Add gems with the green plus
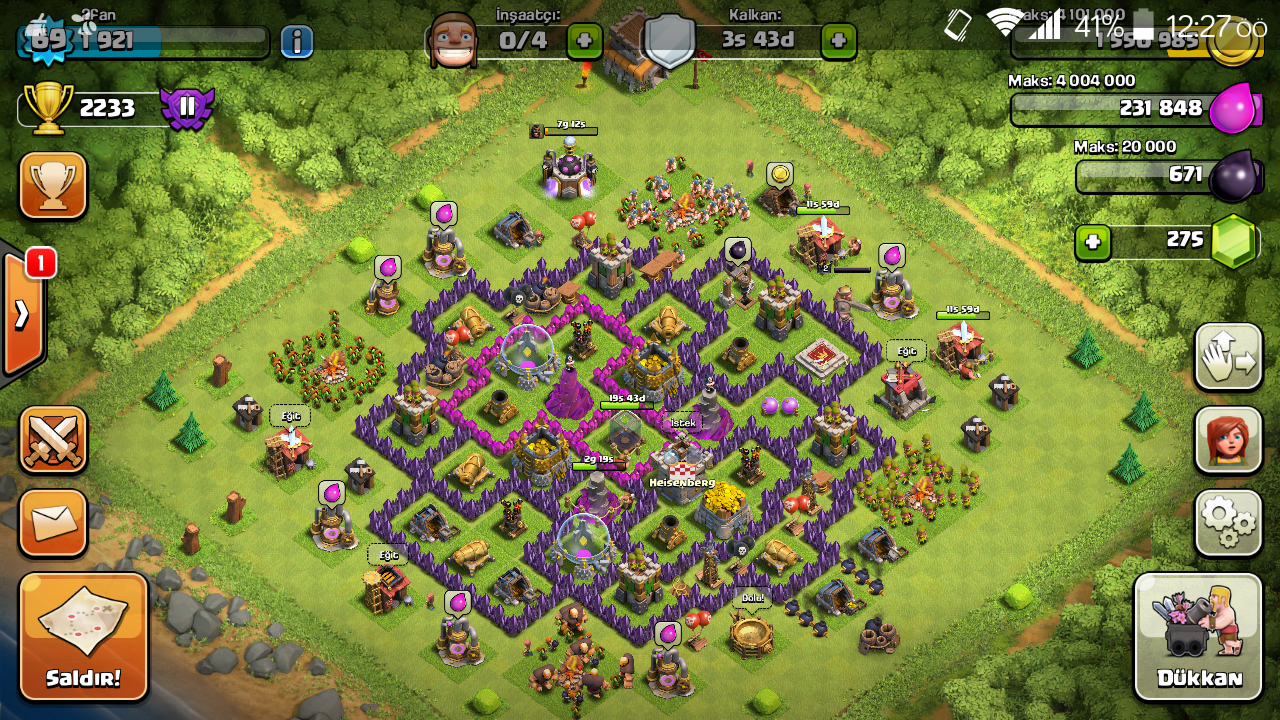Screen dimensions: 1280x720 tap(1093, 242)
